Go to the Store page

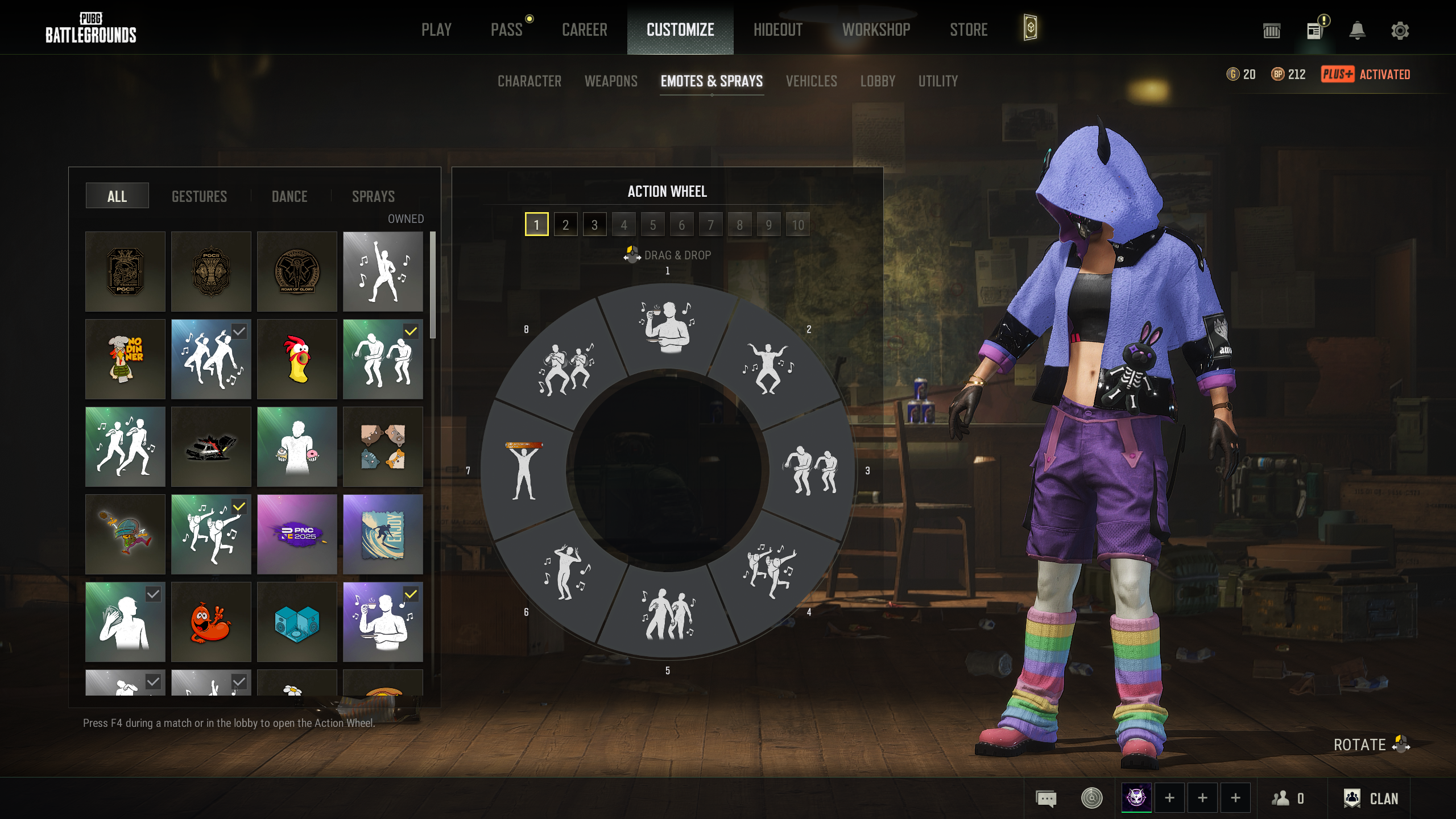coord(969,30)
